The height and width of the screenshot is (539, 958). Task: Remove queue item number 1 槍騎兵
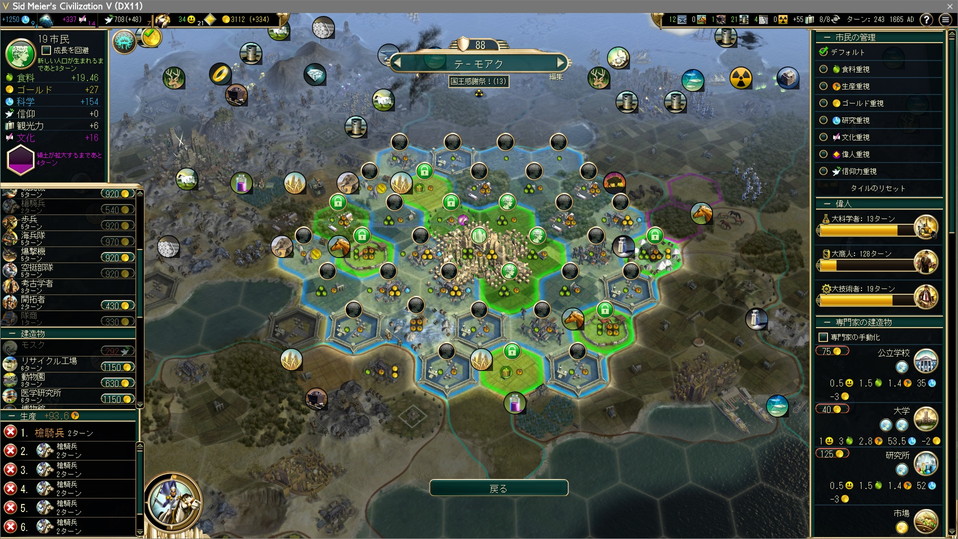pos(11,432)
